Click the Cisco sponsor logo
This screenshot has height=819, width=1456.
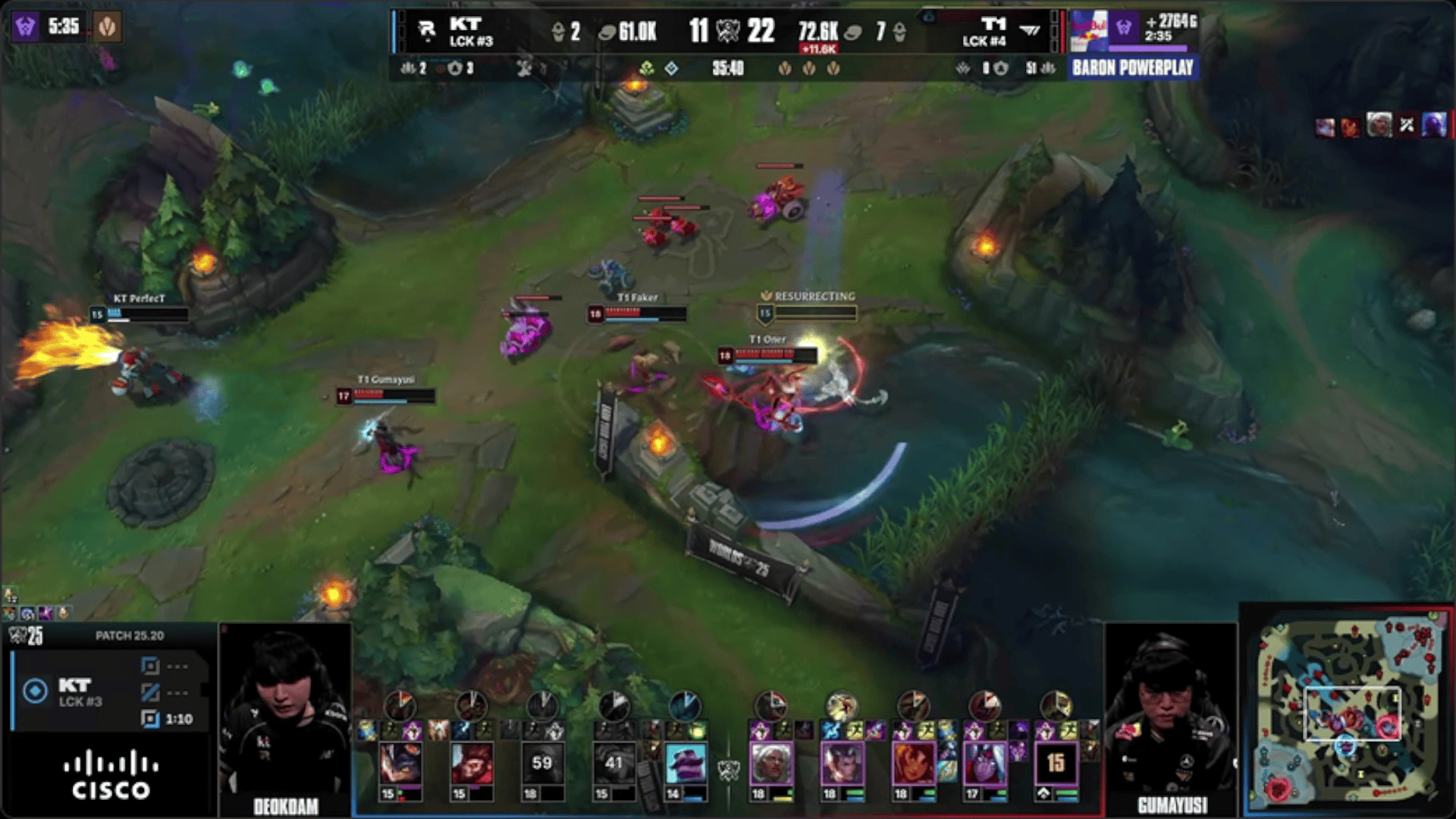[x=111, y=775]
